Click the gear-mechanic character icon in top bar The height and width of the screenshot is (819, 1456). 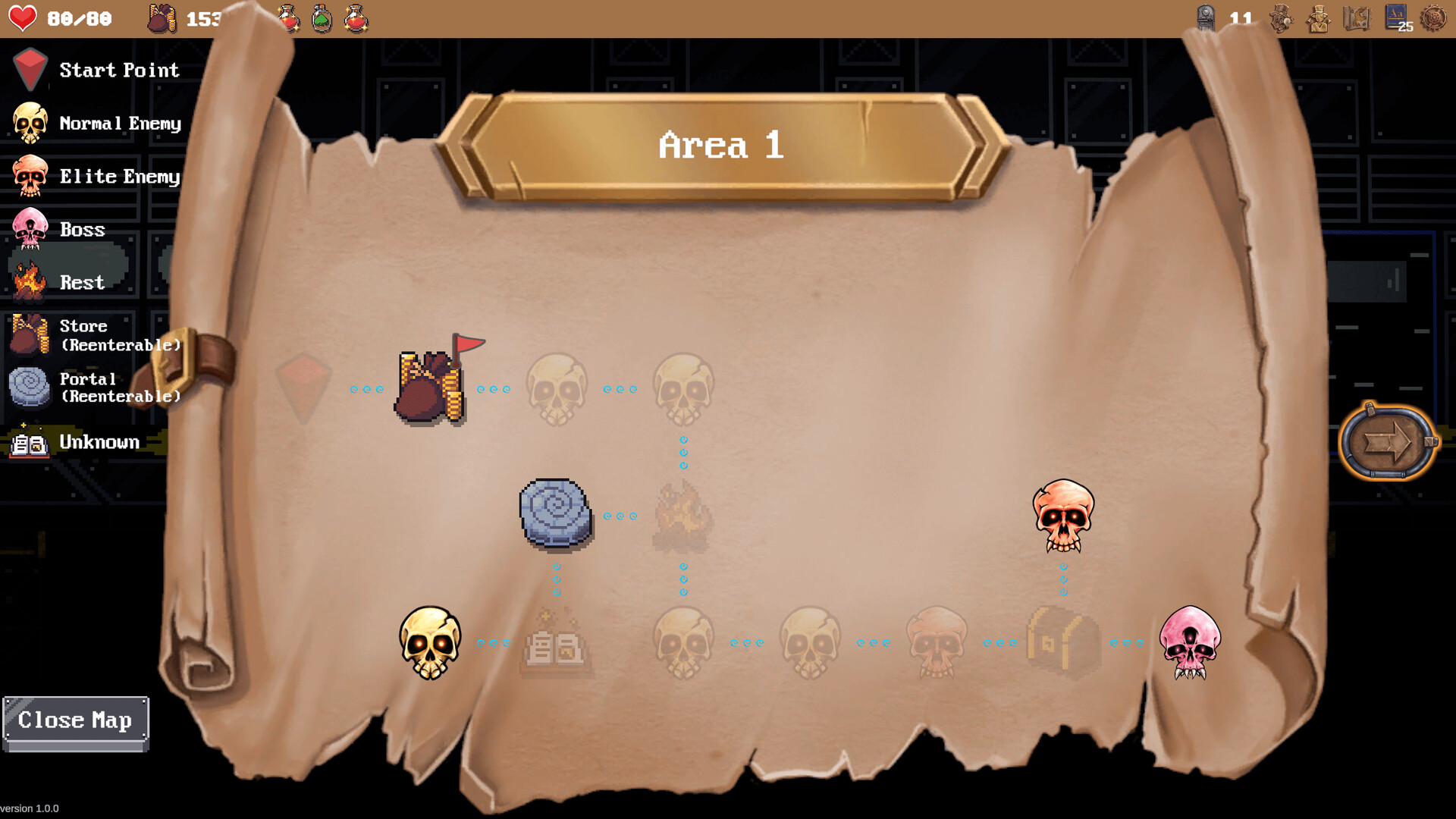tap(1282, 19)
